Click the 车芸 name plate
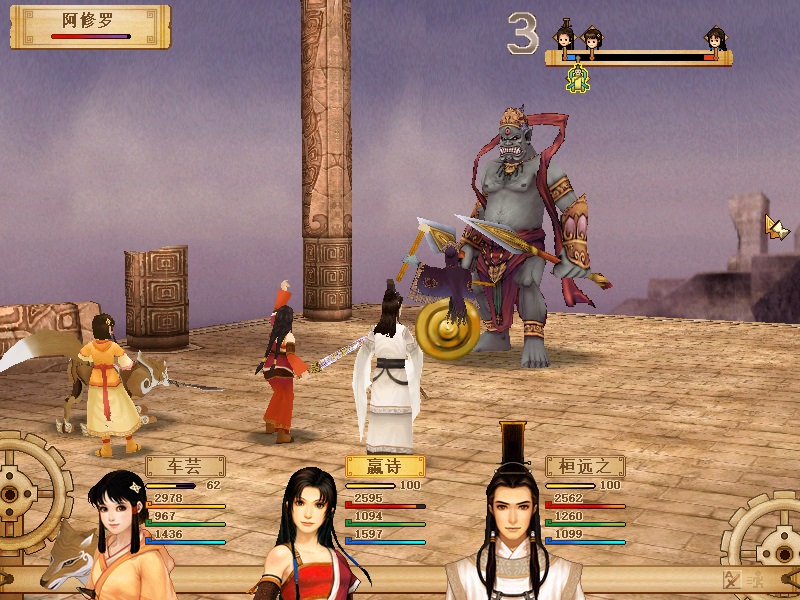 (185, 466)
